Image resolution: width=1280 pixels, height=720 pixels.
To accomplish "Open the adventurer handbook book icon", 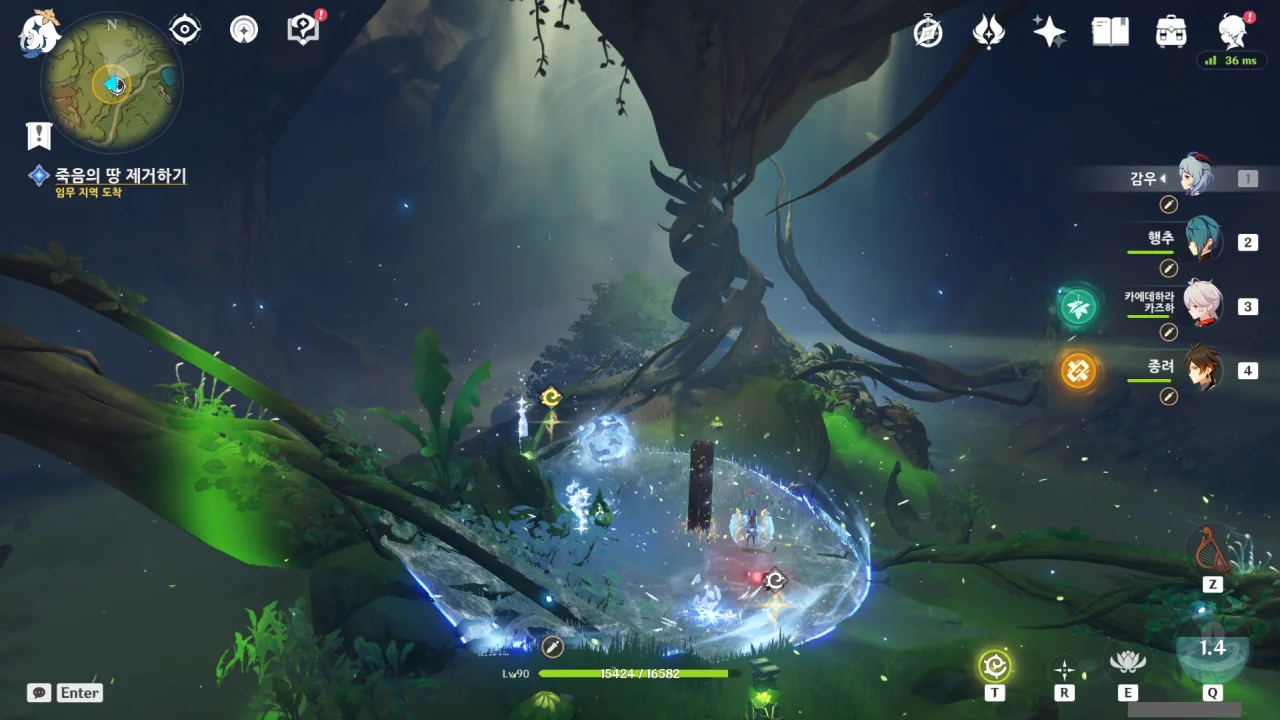I will coord(1110,32).
